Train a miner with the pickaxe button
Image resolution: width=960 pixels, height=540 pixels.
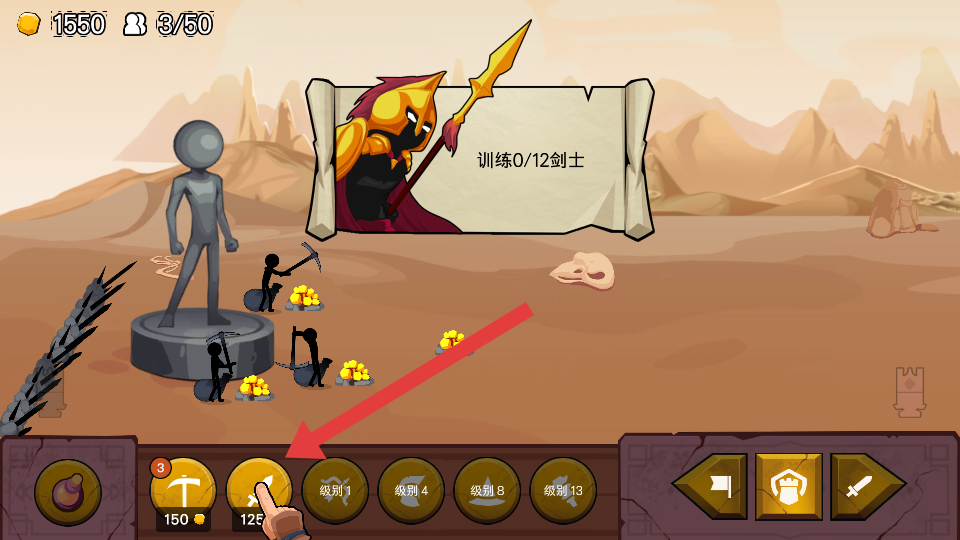point(183,488)
